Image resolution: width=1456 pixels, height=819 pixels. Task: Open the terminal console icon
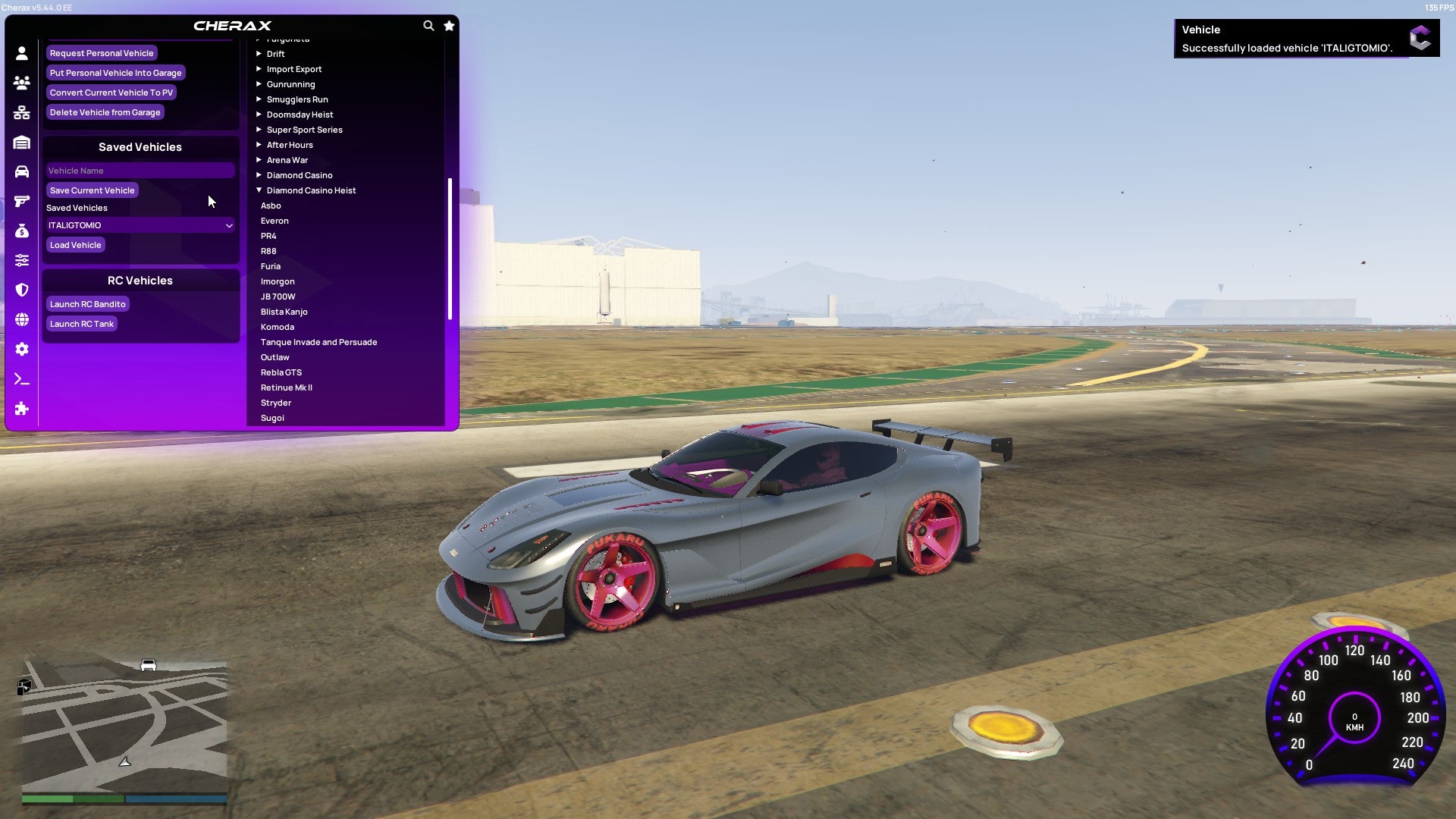[22, 379]
